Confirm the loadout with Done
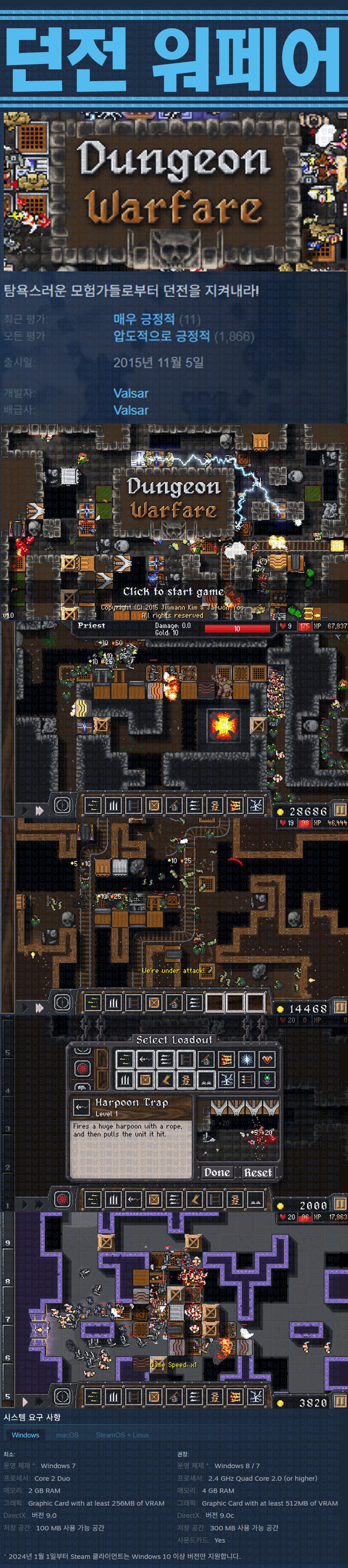348x1568 pixels. (x=217, y=1172)
